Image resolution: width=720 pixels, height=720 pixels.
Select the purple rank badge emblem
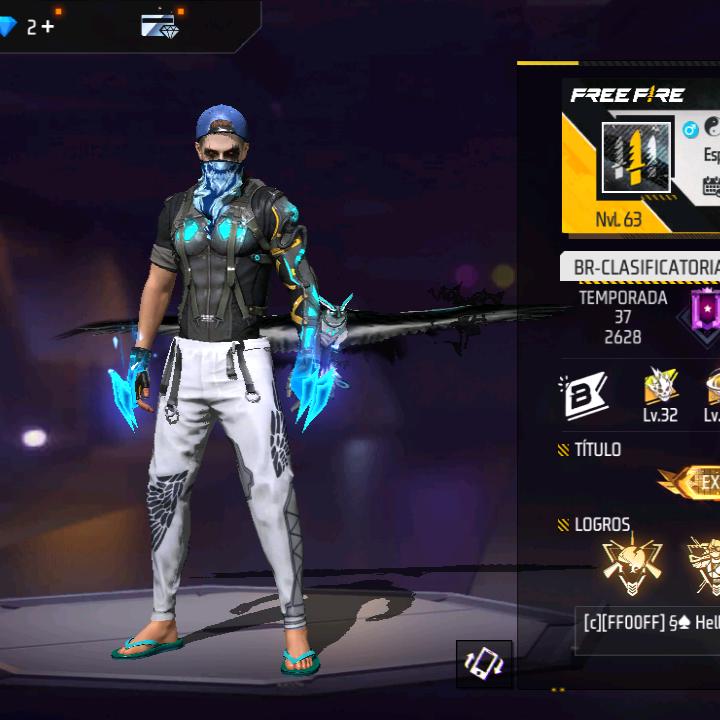[x=705, y=310]
